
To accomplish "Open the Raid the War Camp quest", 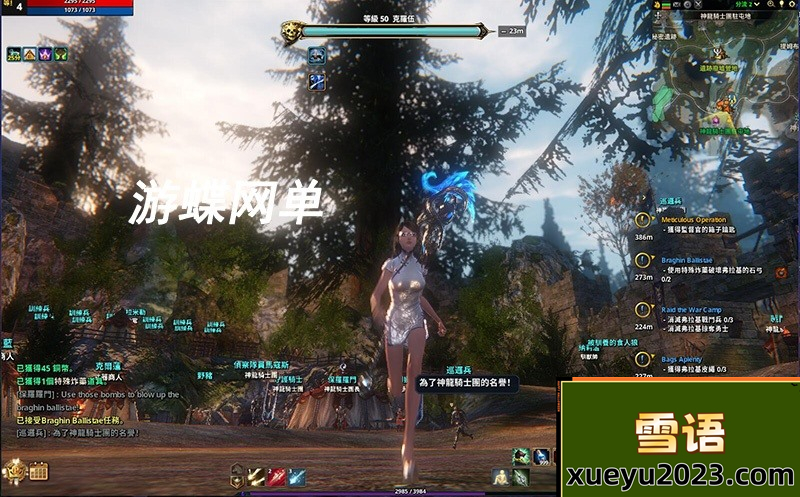I will [690, 310].
